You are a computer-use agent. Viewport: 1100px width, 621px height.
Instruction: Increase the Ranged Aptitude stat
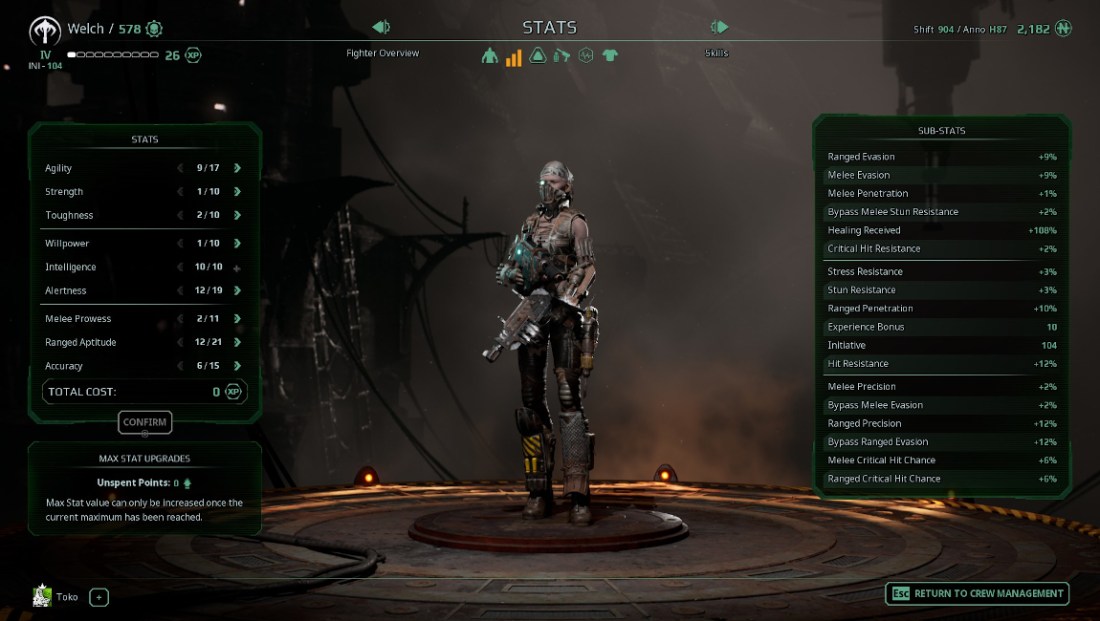[x=237, y=342]
